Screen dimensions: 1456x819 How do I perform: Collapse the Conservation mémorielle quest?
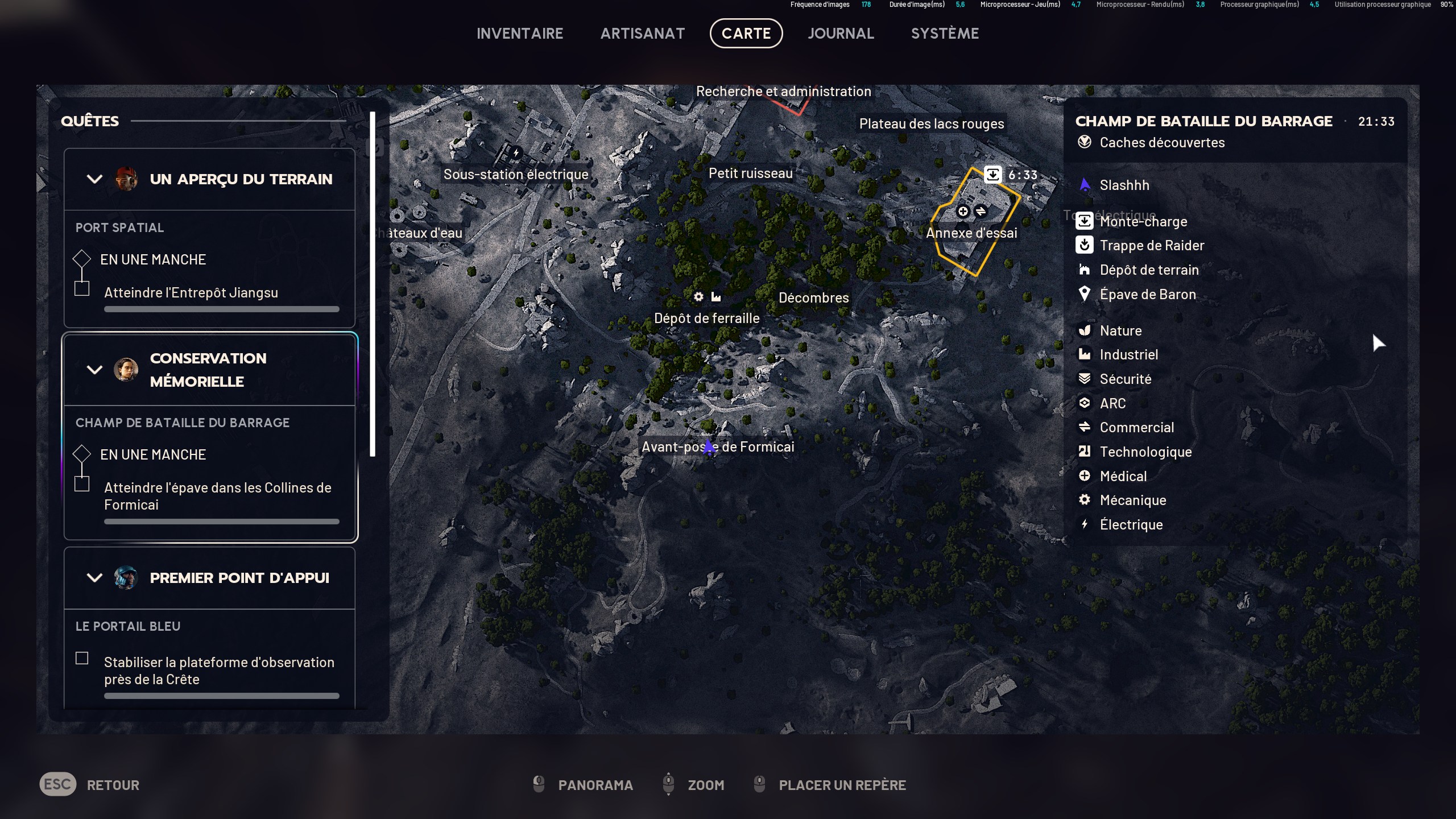tap(94, 370)
